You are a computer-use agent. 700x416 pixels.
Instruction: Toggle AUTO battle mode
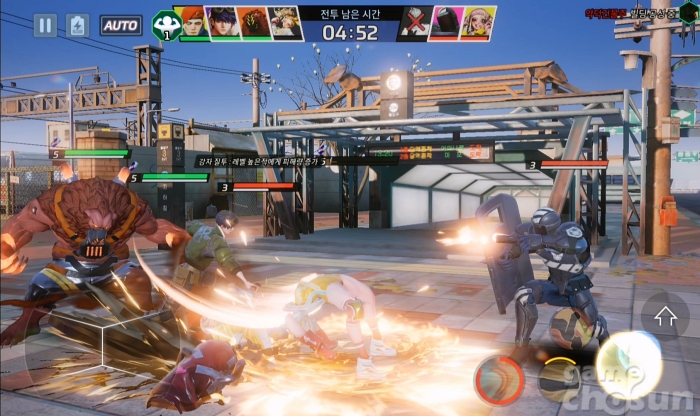pos(121,25)
